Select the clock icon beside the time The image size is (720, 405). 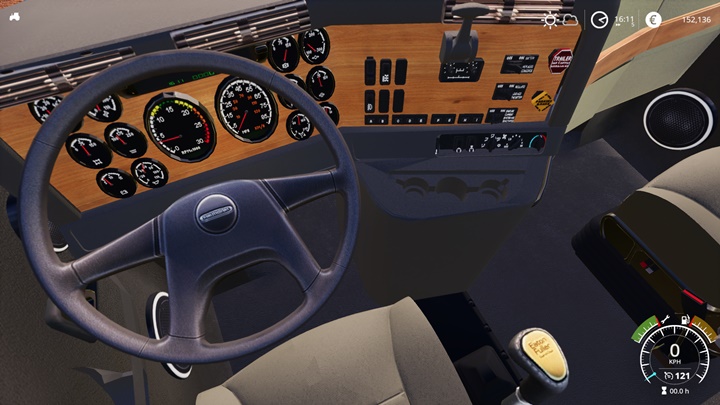pos(599,19)
